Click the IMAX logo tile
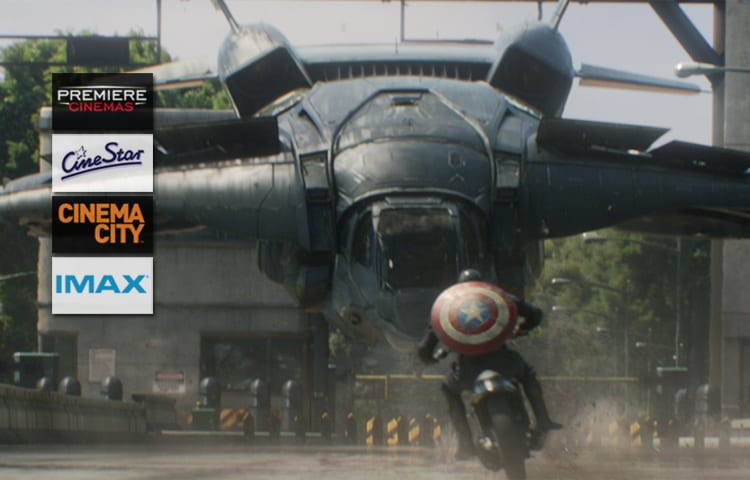 [x=102, y=285]
